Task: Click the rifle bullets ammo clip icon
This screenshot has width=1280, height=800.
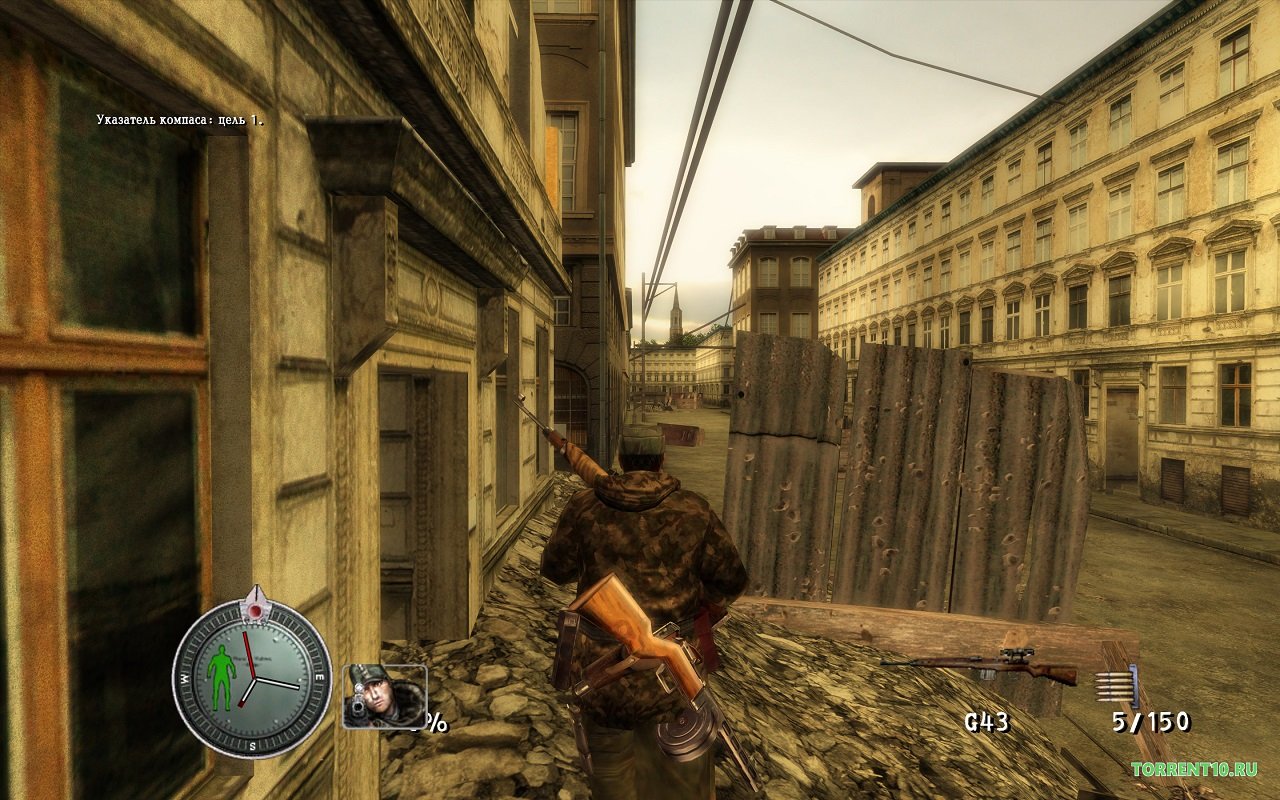Action: (1117, 686)
